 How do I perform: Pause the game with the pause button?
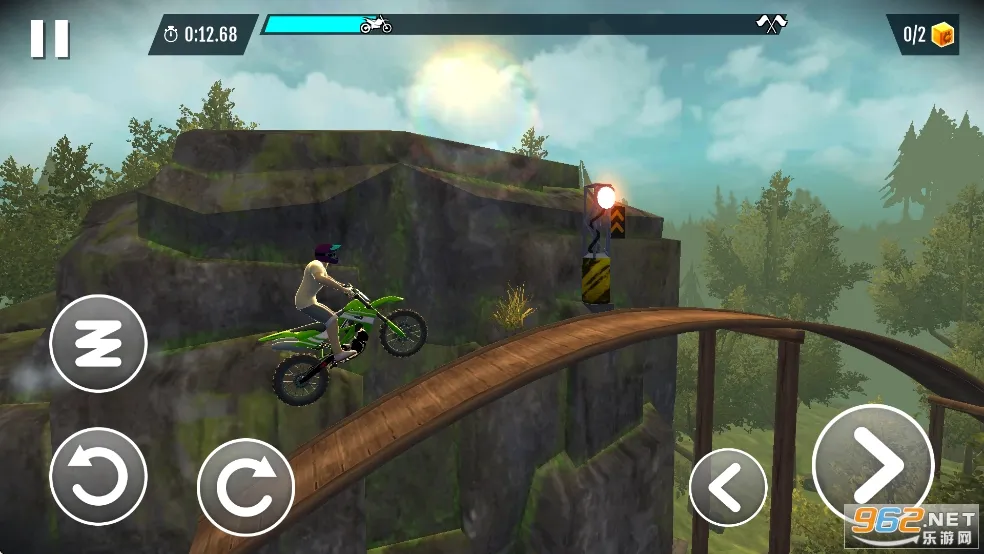[x=49, y=38]
